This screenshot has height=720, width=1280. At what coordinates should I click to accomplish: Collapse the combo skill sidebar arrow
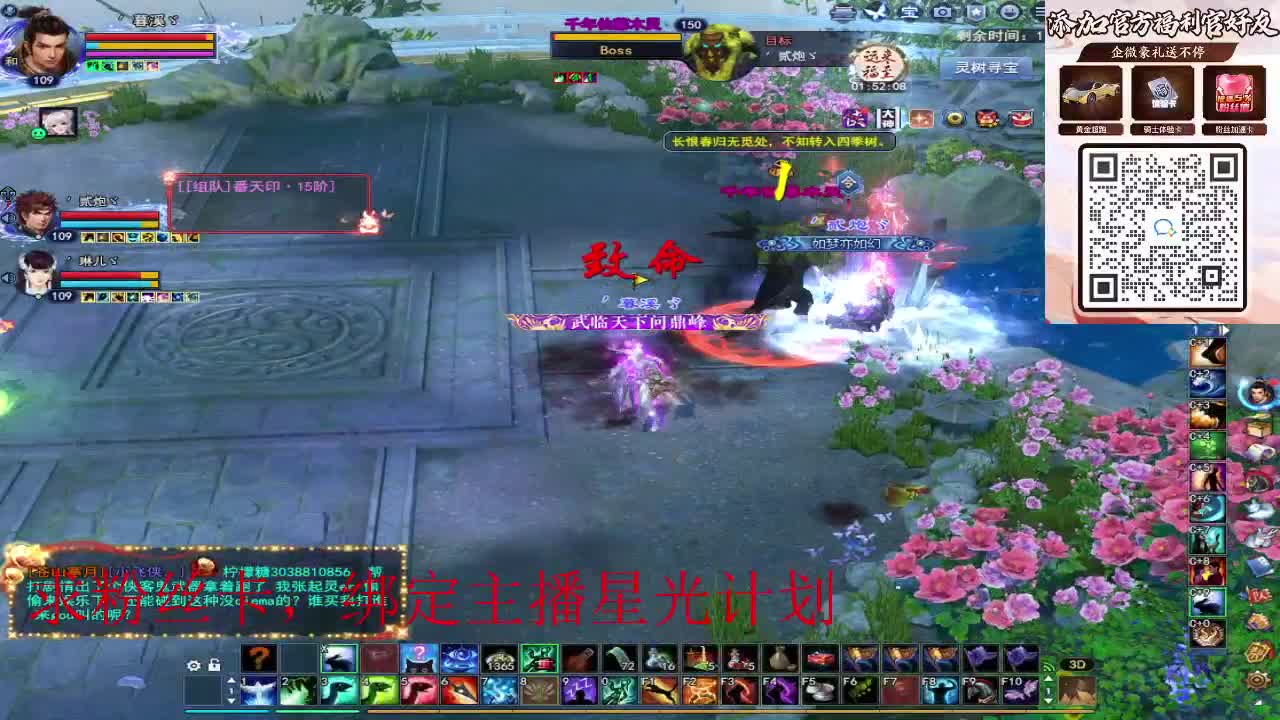point(1224,330)
